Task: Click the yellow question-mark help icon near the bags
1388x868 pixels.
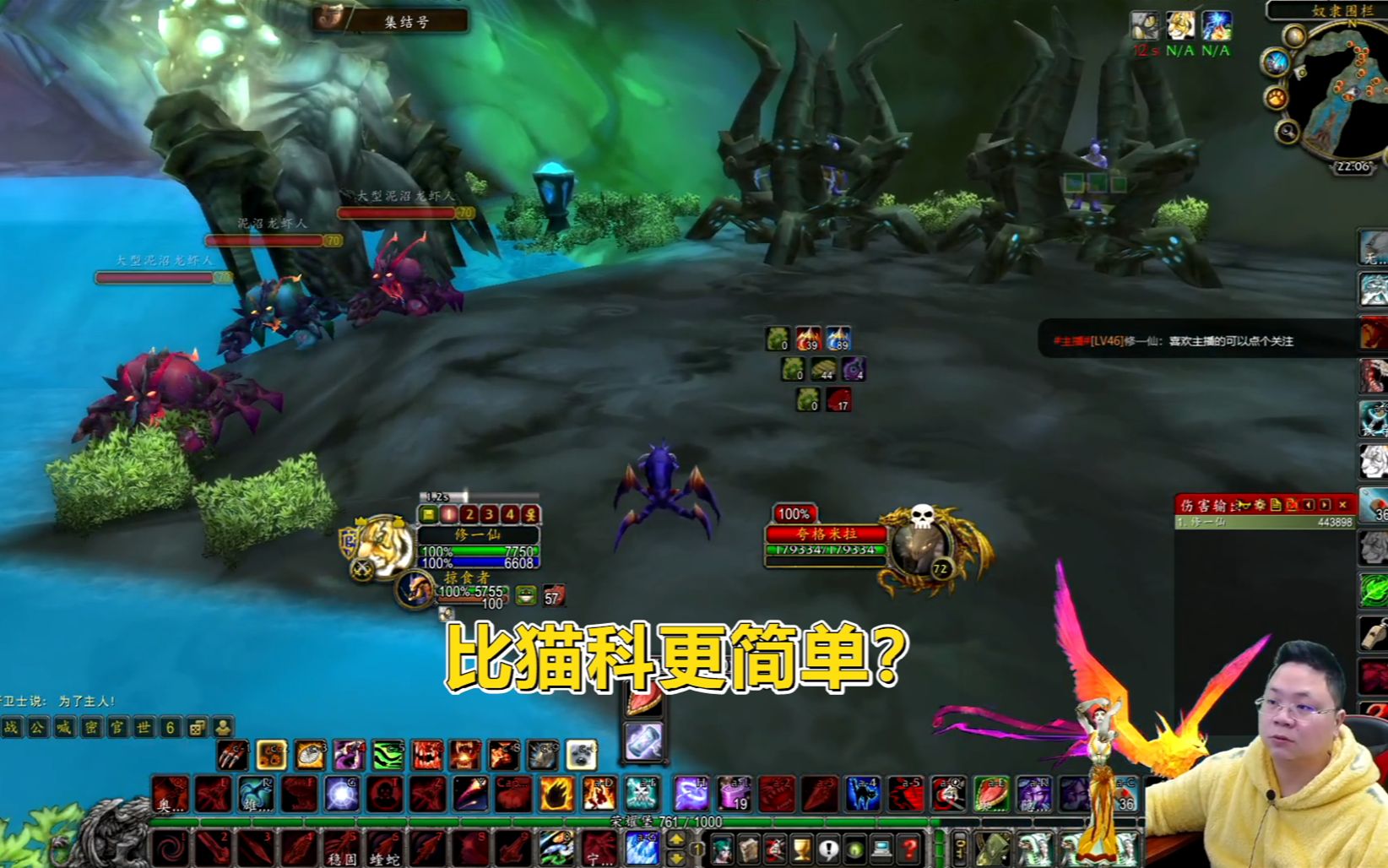Action: coord(910,849)
